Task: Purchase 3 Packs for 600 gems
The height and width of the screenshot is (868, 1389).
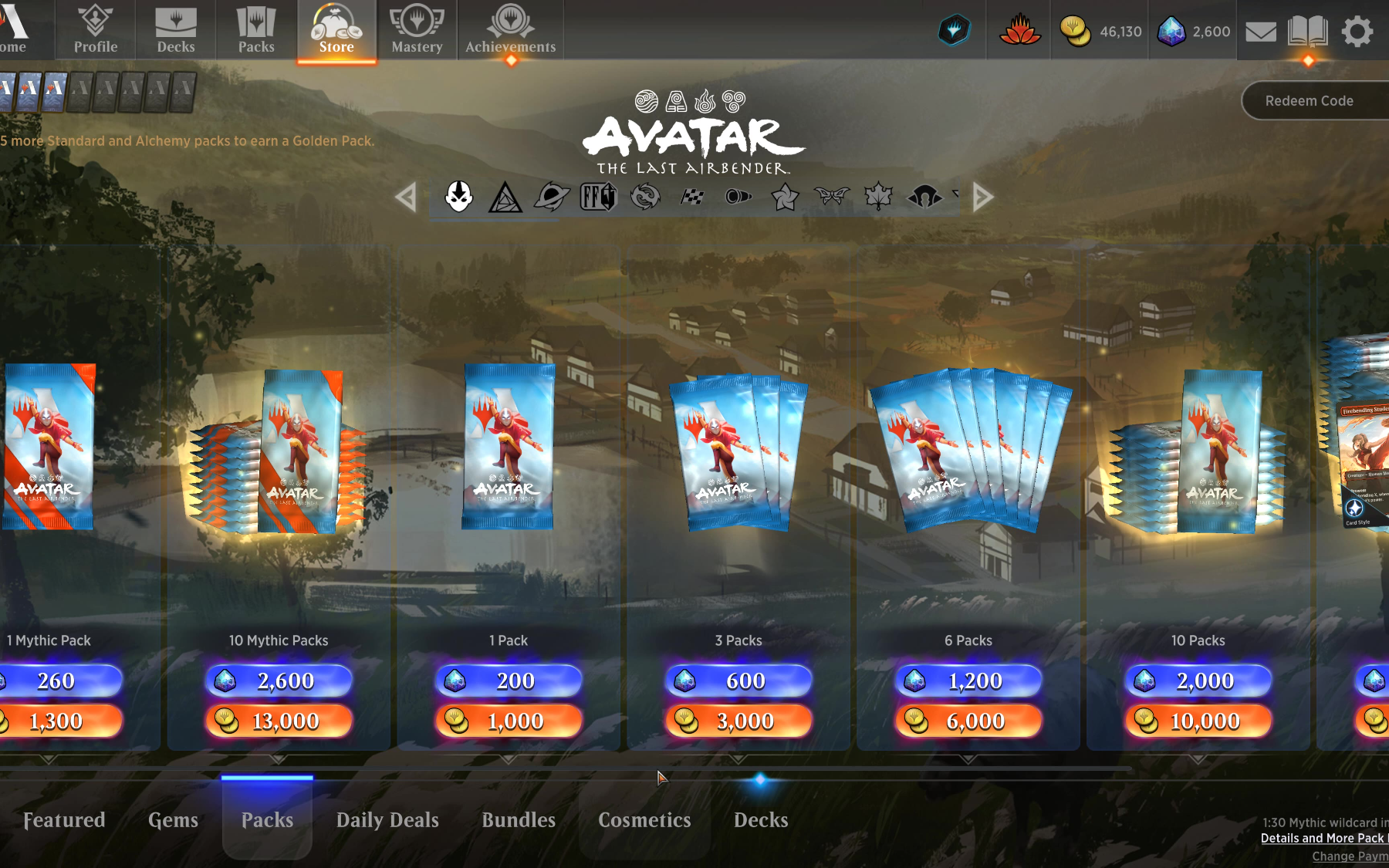Action: (x=738, y=681)
